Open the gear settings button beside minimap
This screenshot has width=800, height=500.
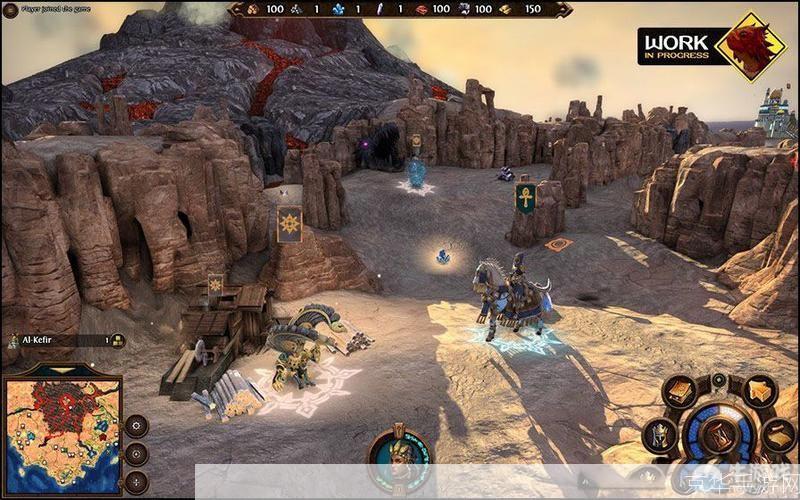(136, 426)
